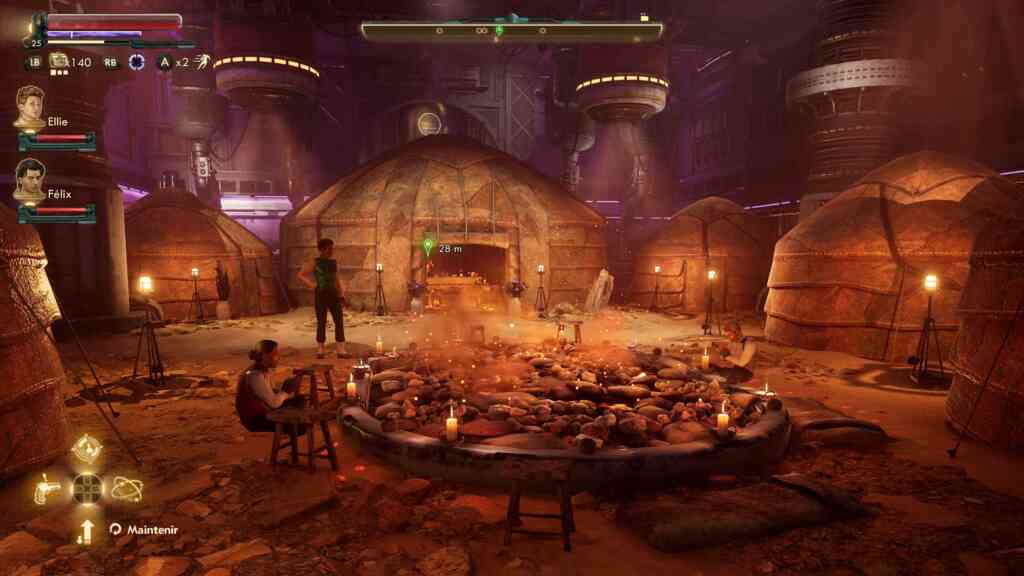Activate the sprinting figure dodge icon
The width and height of the screenshot is (1024, 576).
point(202,62)
